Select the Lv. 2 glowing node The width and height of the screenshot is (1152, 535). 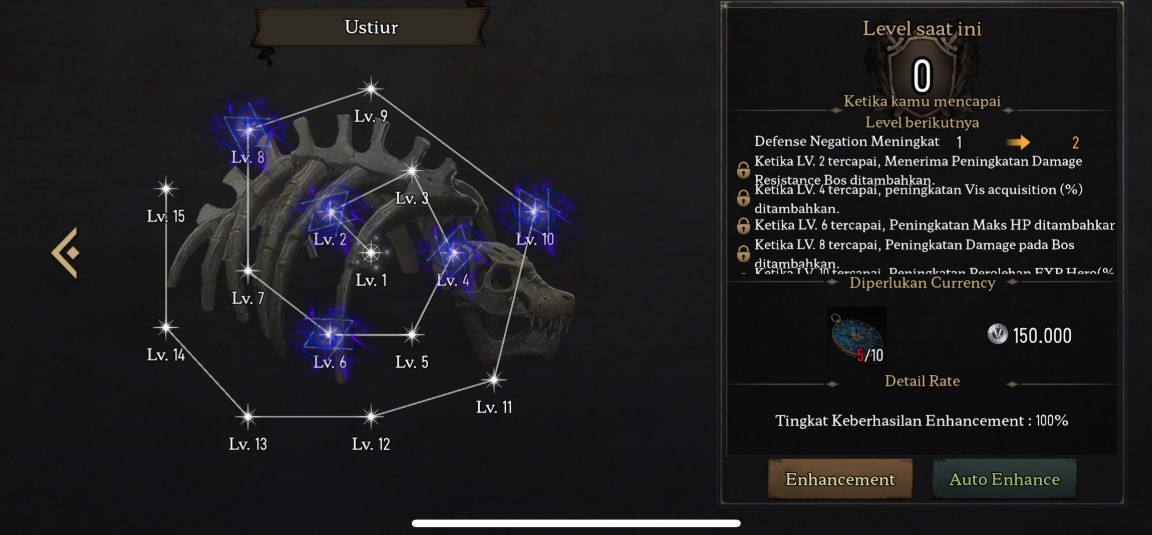329,211
